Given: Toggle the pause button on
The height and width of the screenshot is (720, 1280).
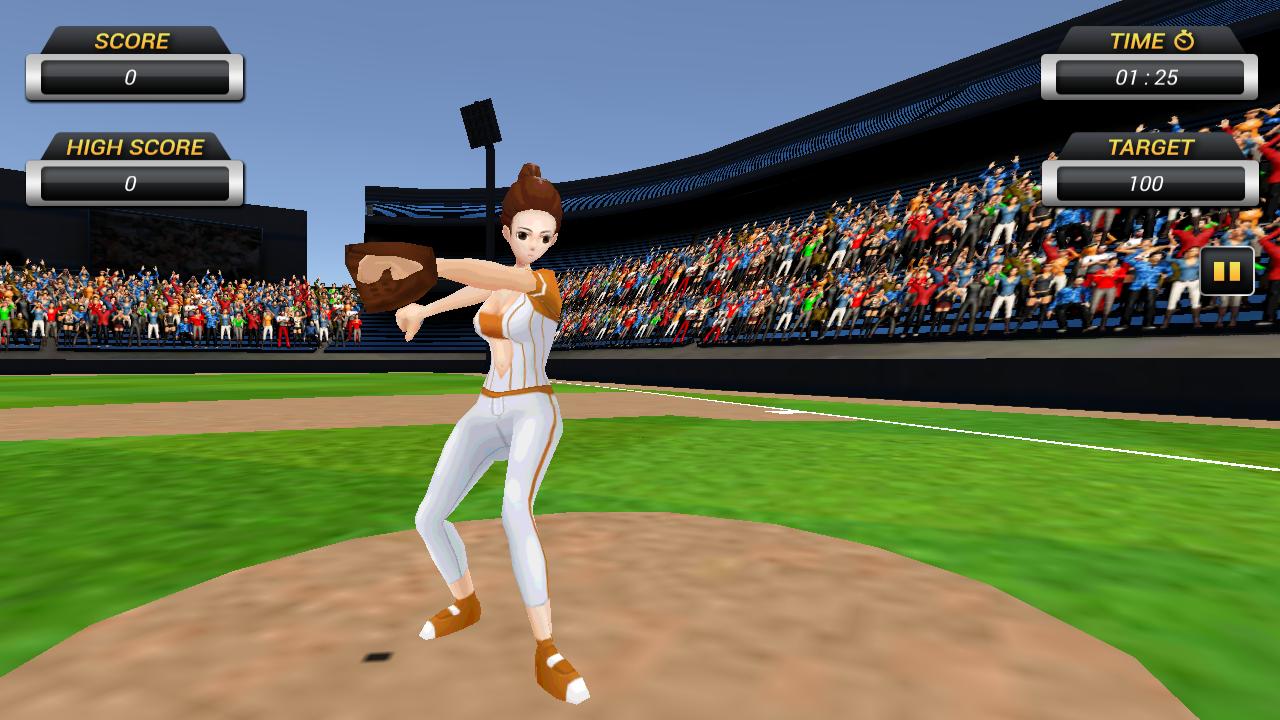Looking at the screenshot, I should [x=1225, y=271].
